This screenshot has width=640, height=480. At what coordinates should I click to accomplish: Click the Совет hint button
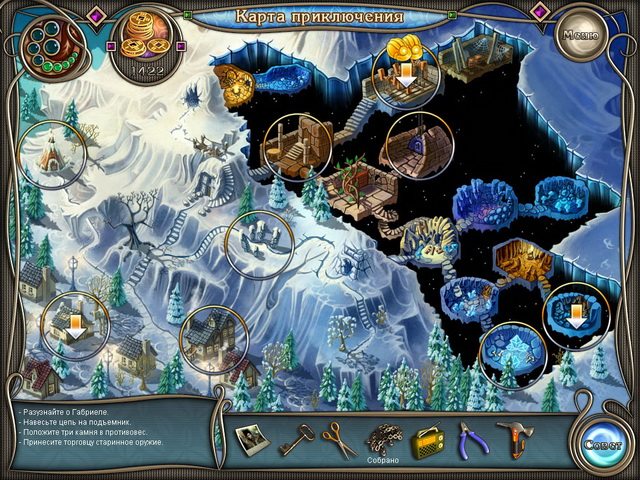pyautogui.click(x=603, y=442)
